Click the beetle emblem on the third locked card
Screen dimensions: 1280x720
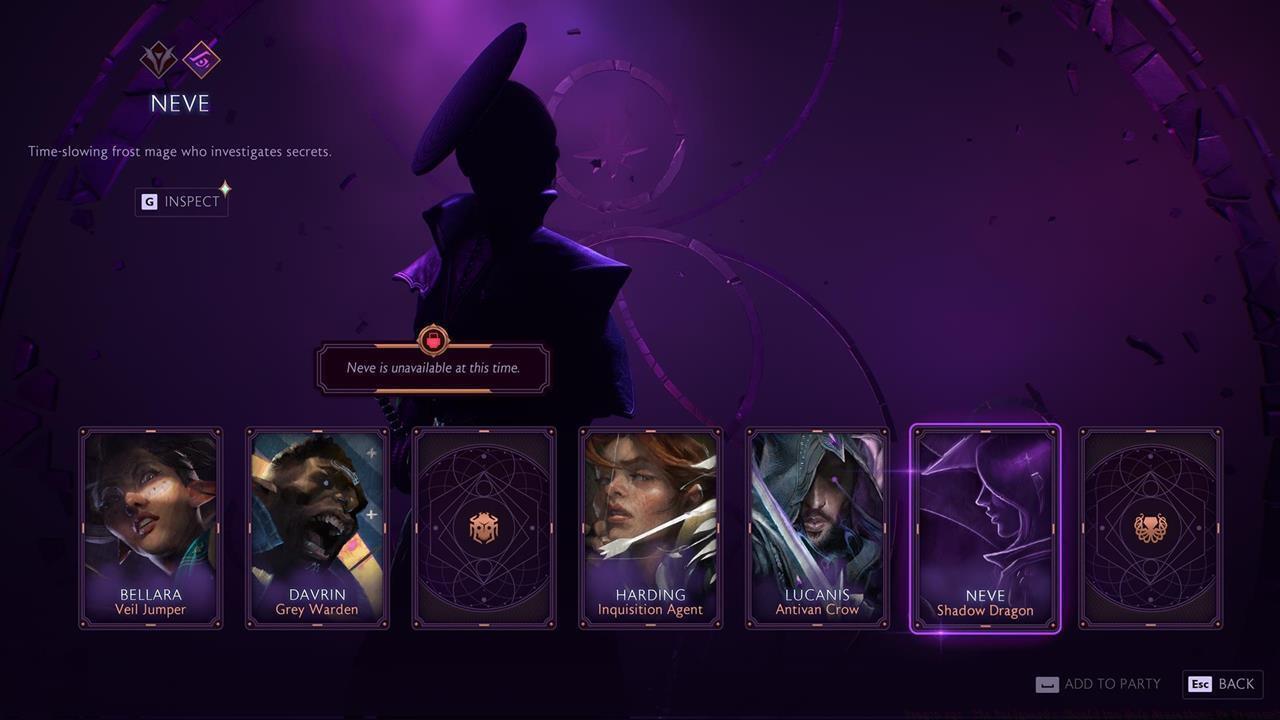484,527
